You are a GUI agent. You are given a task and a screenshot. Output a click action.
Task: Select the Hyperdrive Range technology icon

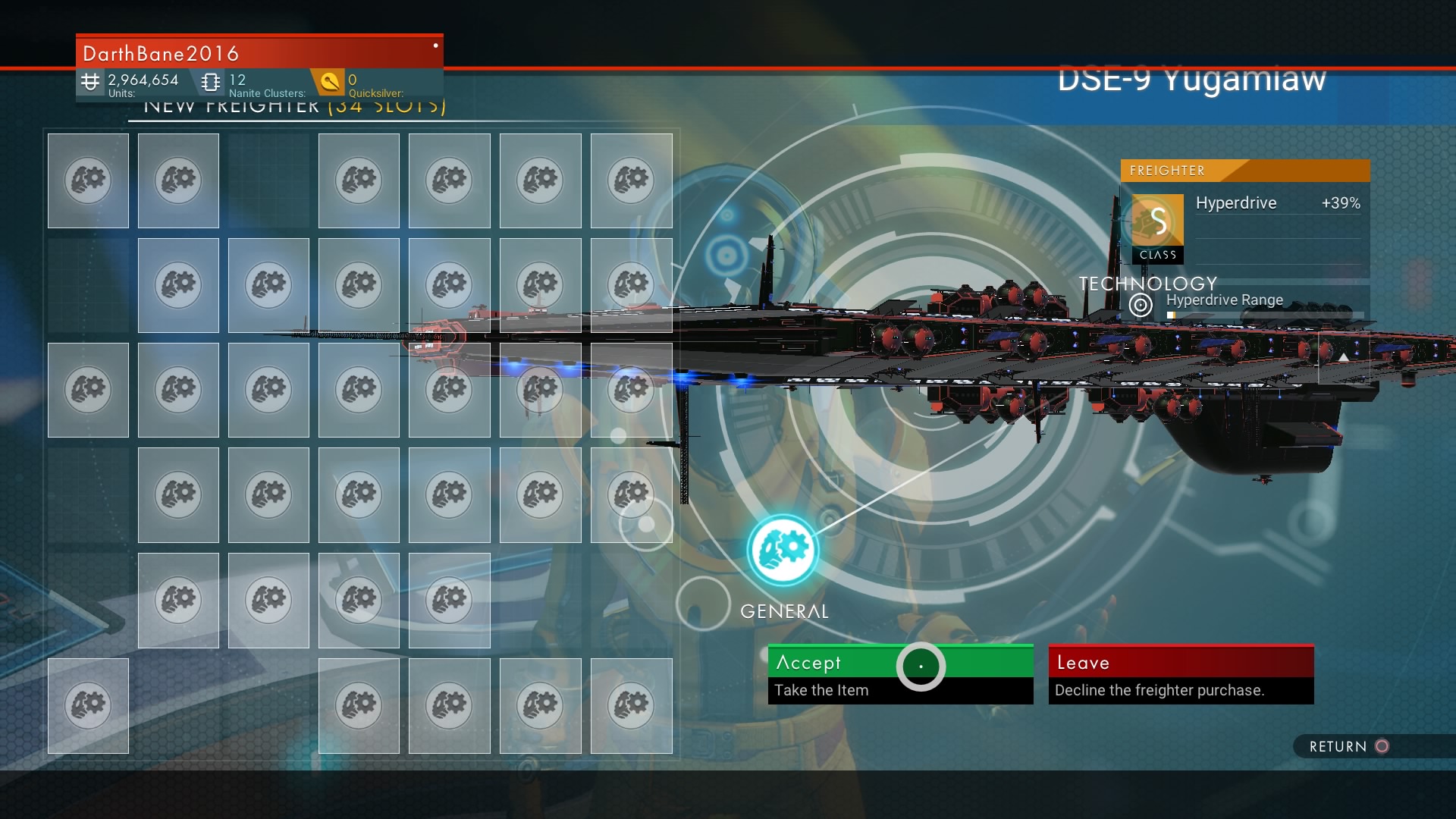click(x=1141, y=305)
